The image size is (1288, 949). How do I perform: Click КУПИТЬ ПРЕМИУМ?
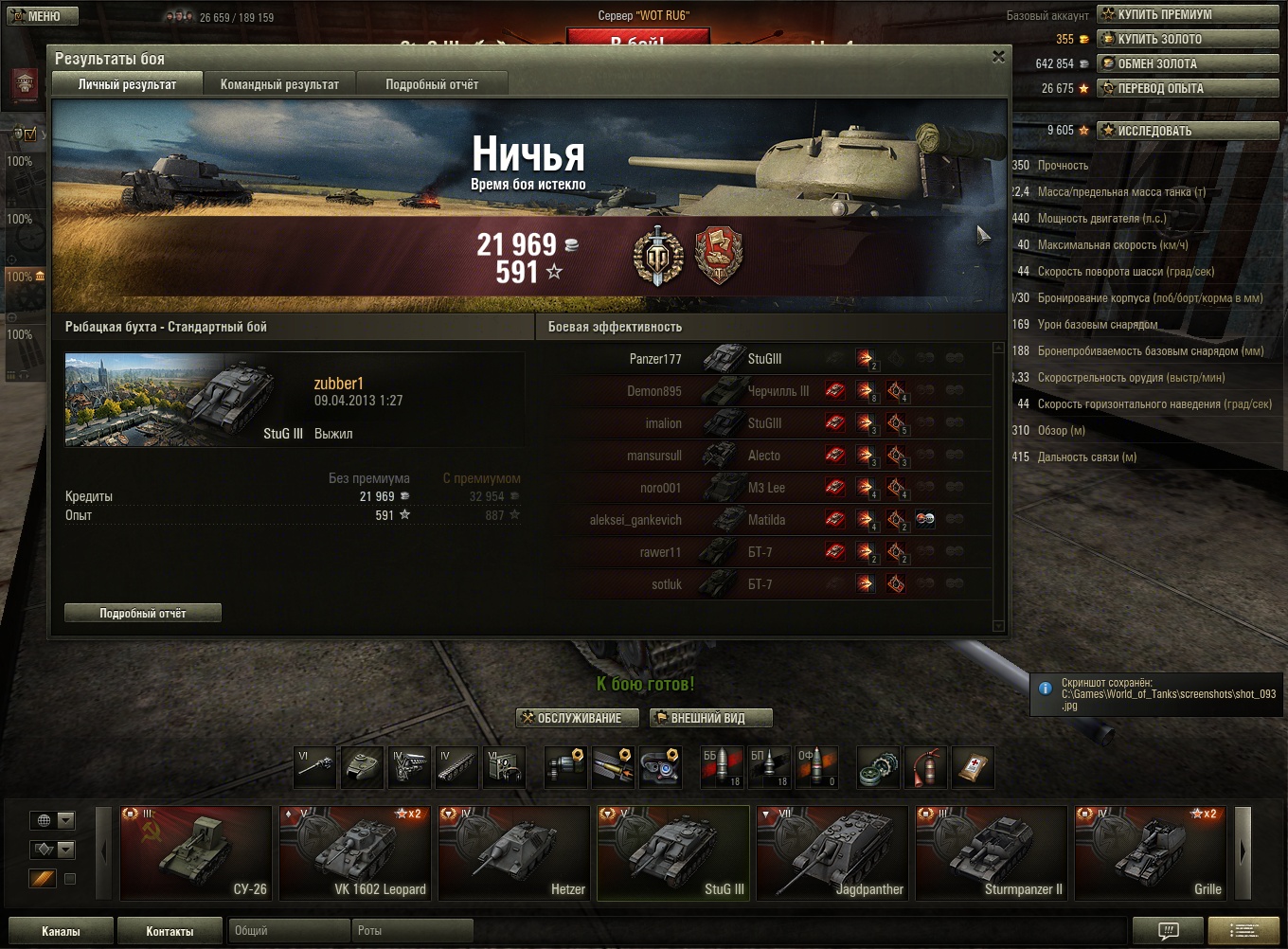[x=1187, y=14]
